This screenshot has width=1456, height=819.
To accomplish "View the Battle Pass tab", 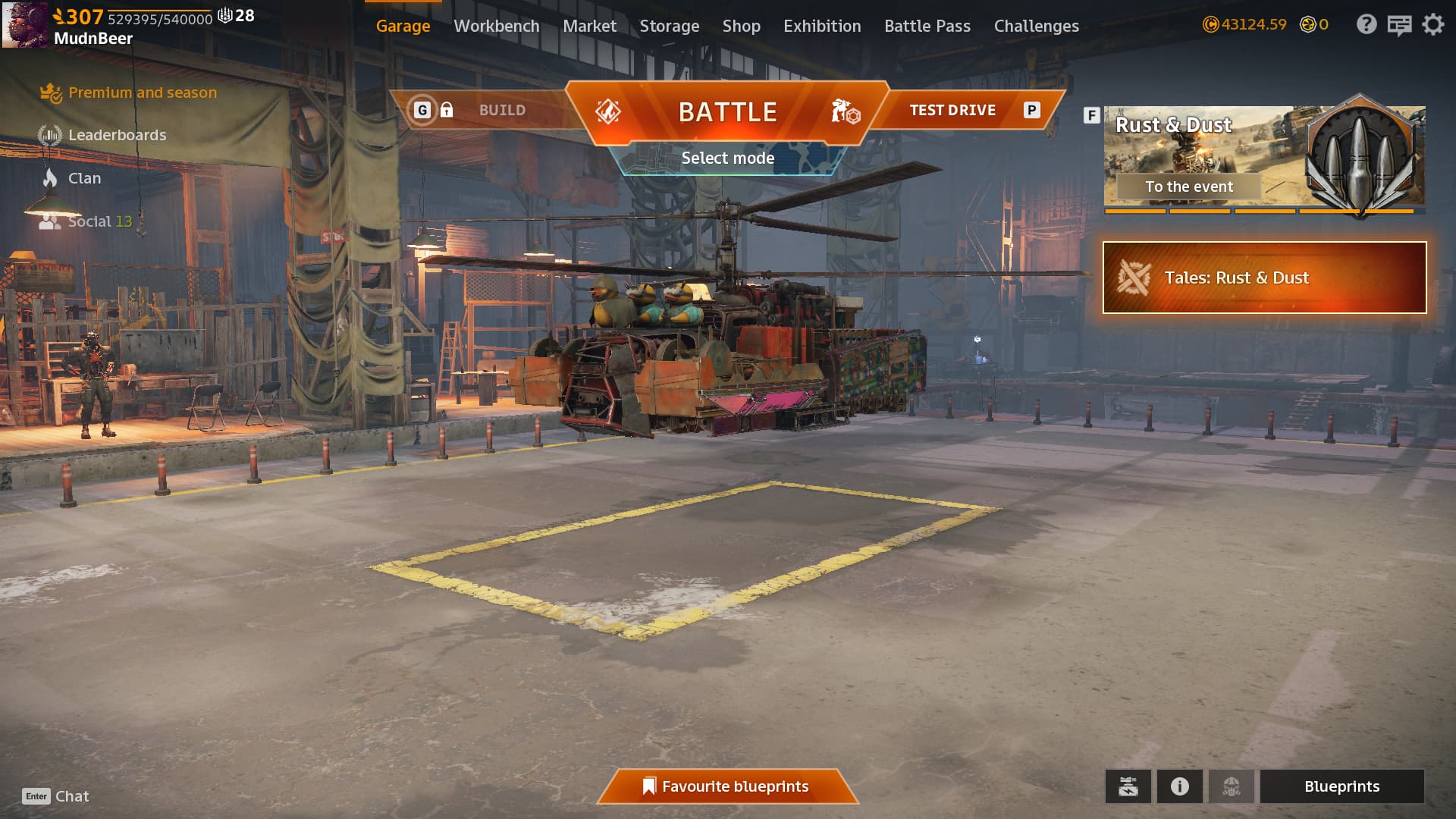I will pos(927,26).
